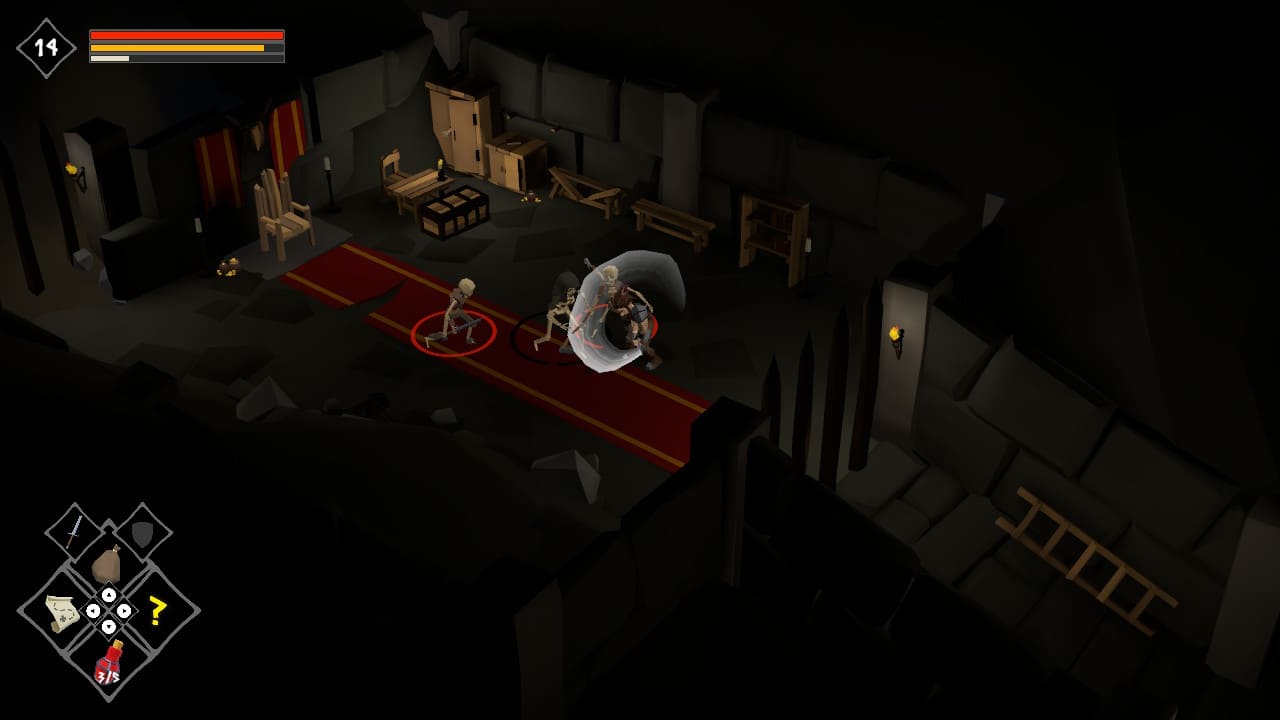Viewport: 1280px width, 720px height.
Task: Click the question mark unknown slot
Action: (x=156, y=610)
